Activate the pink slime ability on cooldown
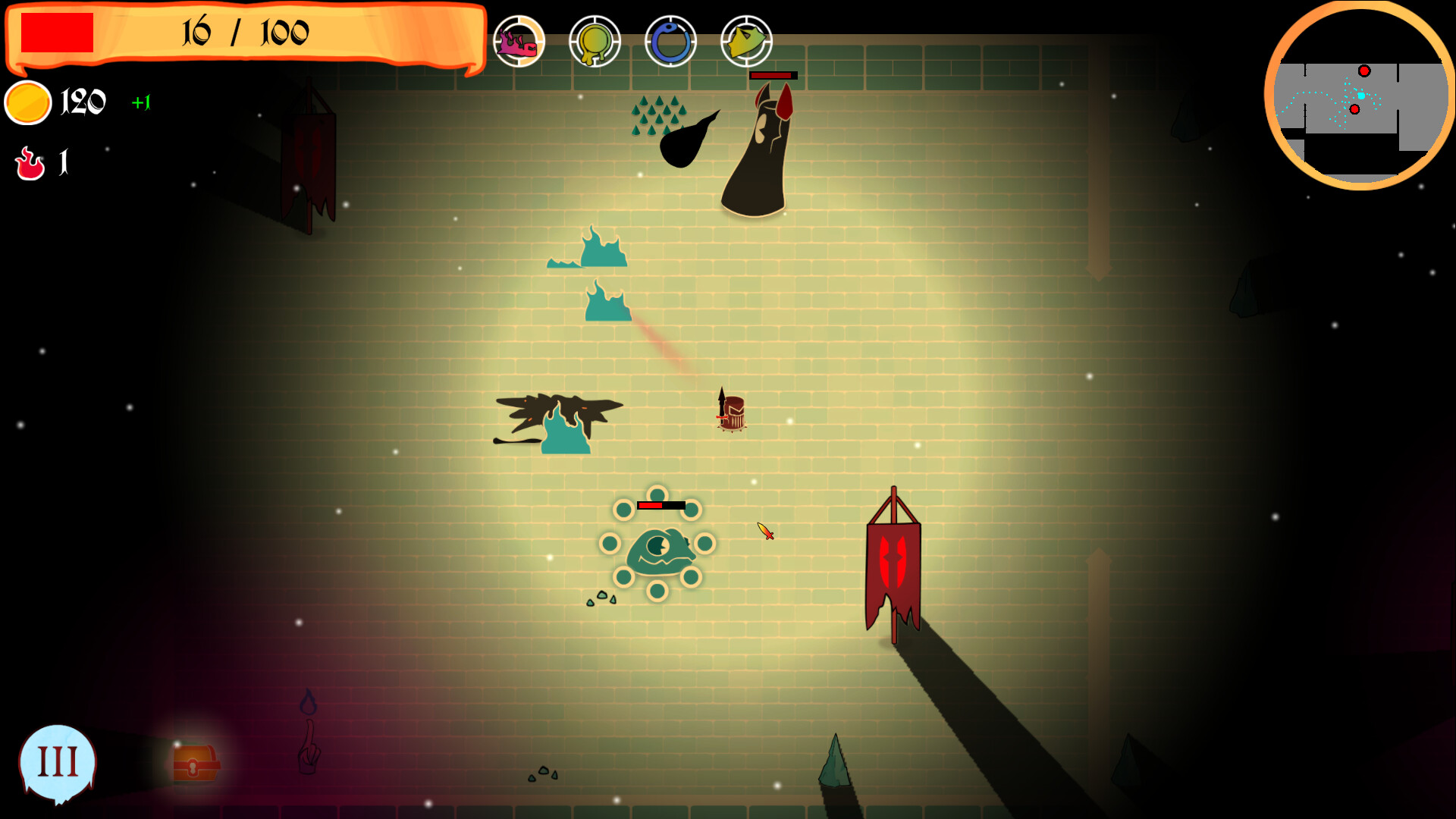Viewport: 1456px width, 819px height. click(520, 42)
